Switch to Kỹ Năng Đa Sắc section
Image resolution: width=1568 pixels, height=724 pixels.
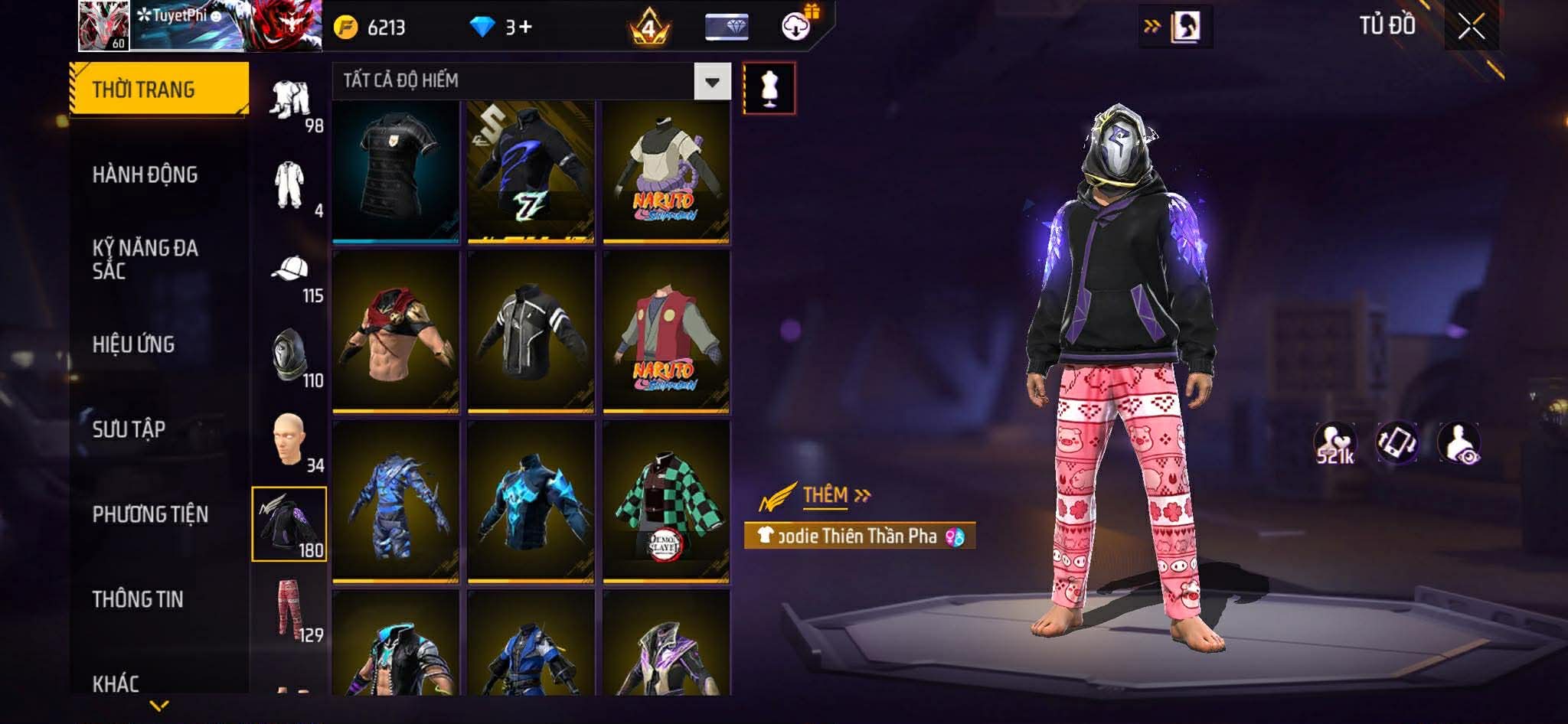point(145,259)
